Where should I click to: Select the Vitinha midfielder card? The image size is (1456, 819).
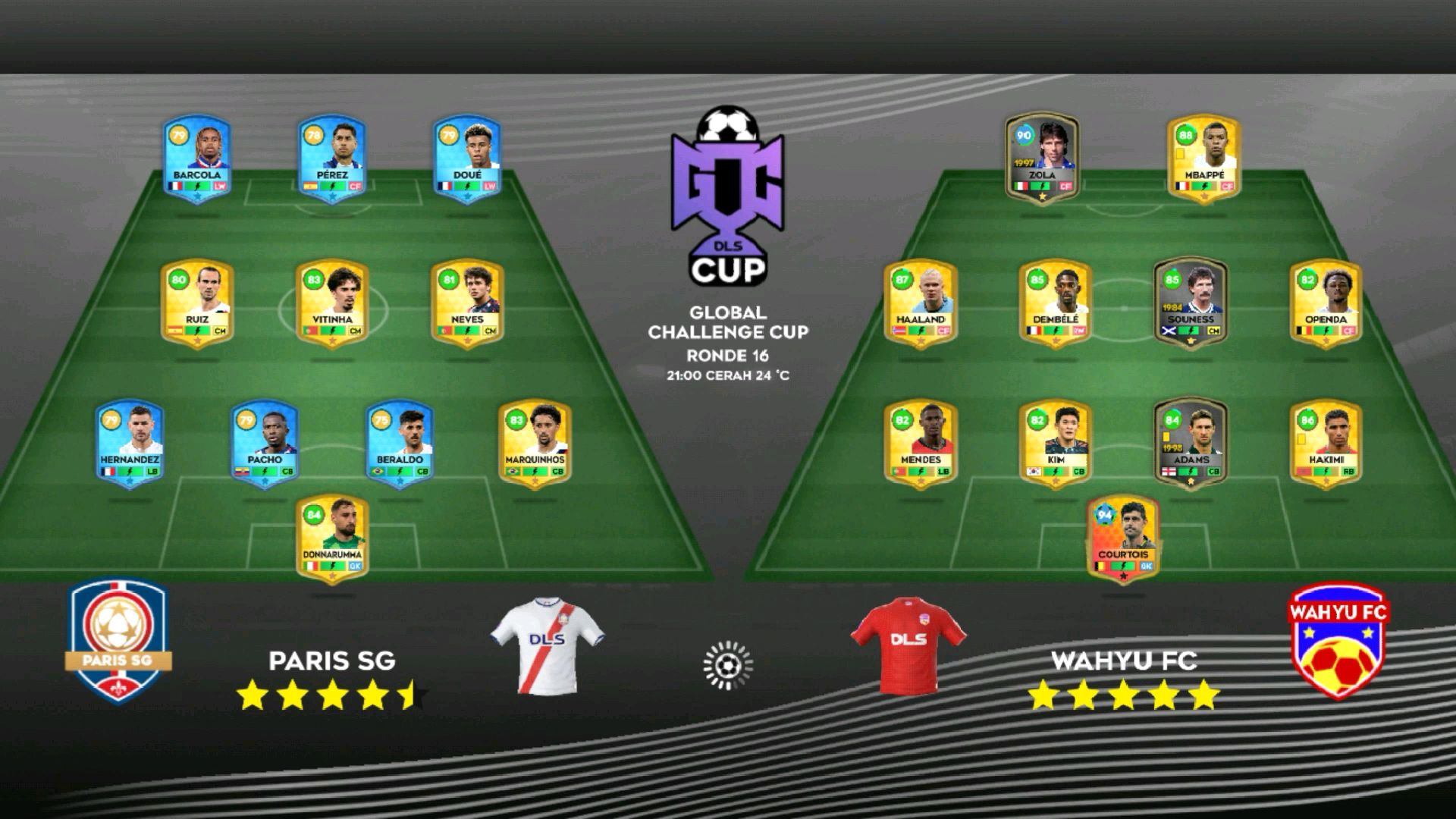(x=332, y=303)
